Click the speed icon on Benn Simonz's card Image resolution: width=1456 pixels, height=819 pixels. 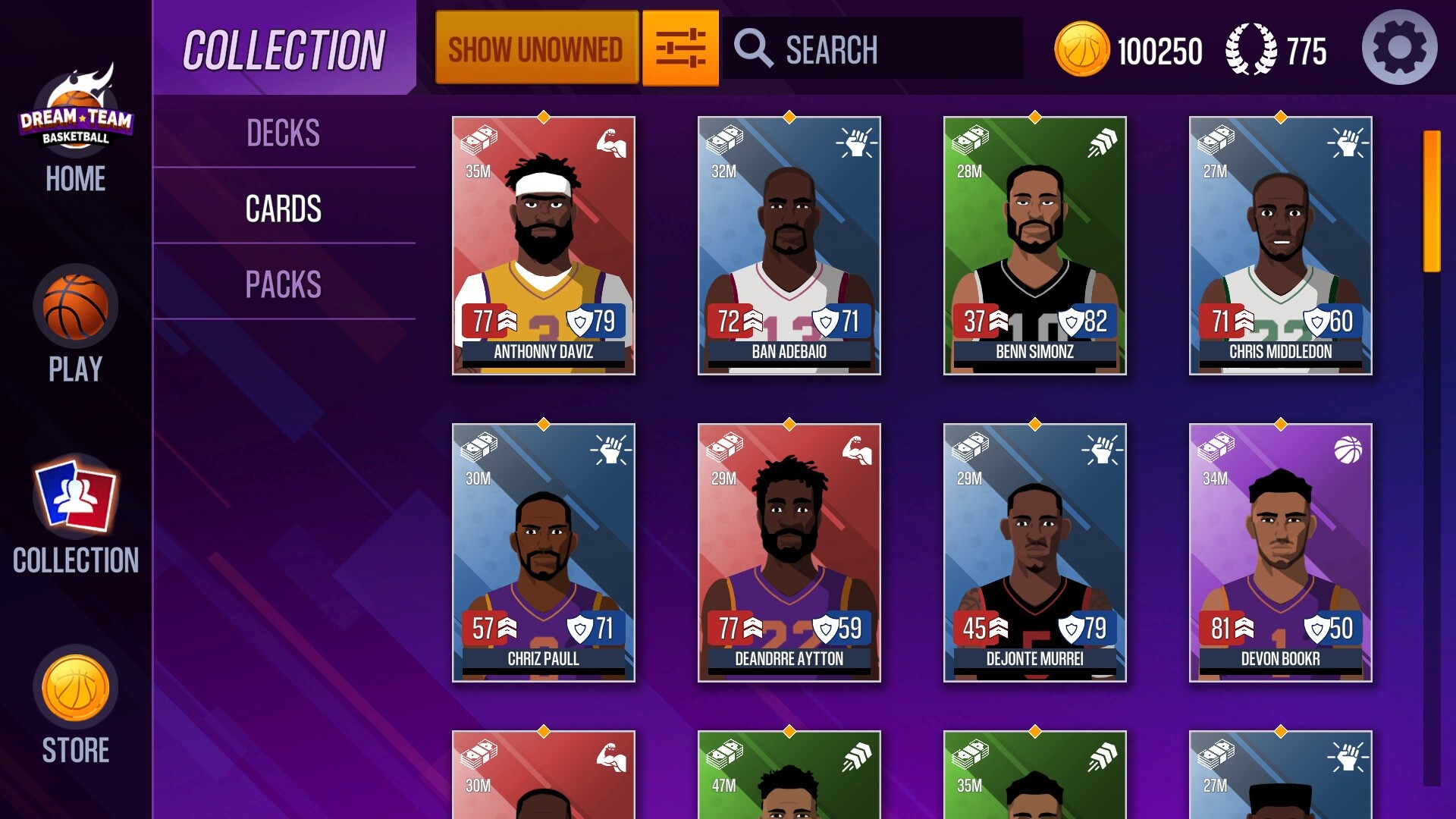click(x=1103, y=141)
